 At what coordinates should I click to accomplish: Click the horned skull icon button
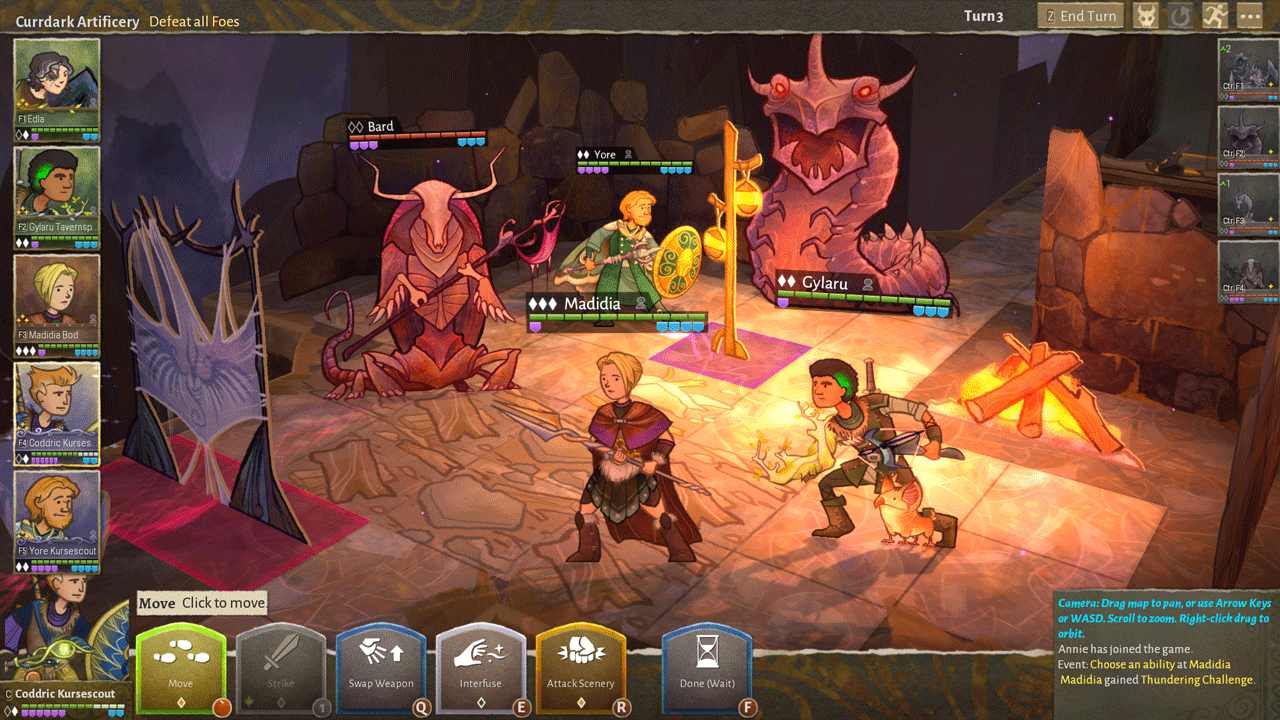1146,16
